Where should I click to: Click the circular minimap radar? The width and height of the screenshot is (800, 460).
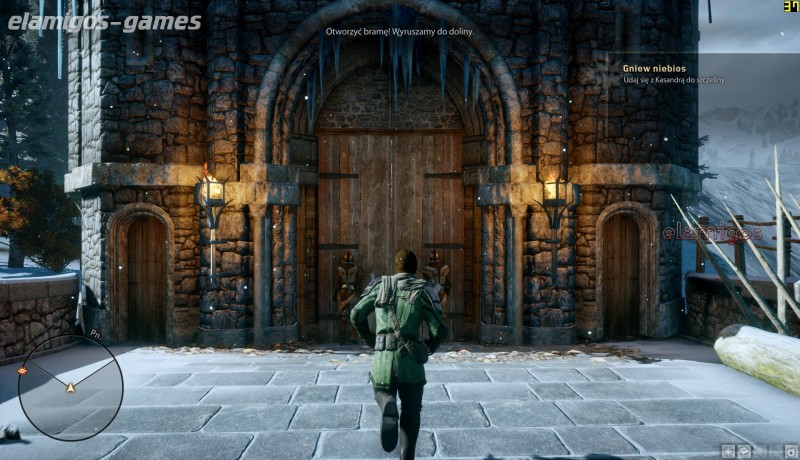tap(70, 388)
